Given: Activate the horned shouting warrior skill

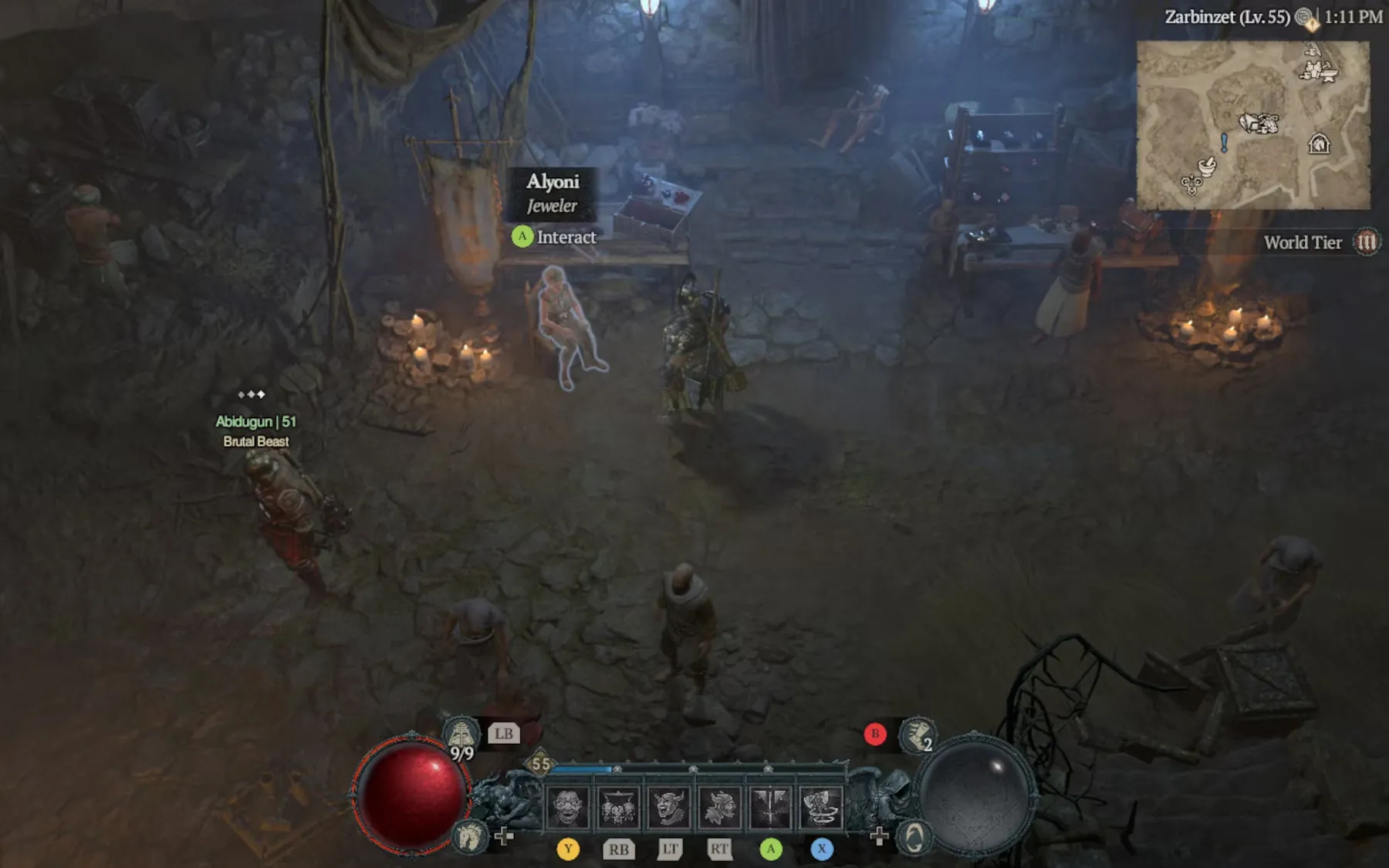Looking at the screenshot, I should click(669, 808).
